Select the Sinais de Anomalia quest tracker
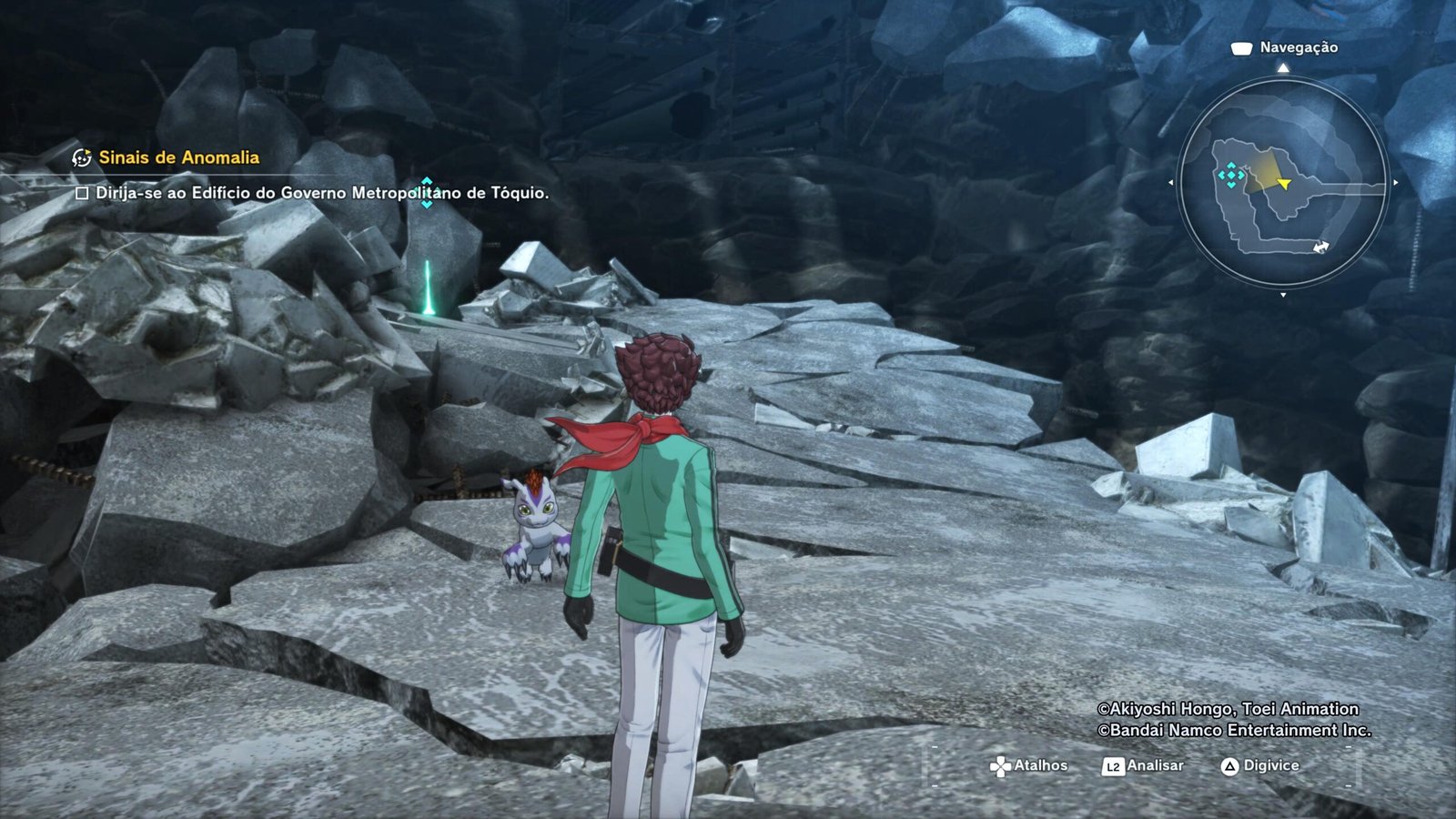This screenshot has height=819, width=1456. 178,157
